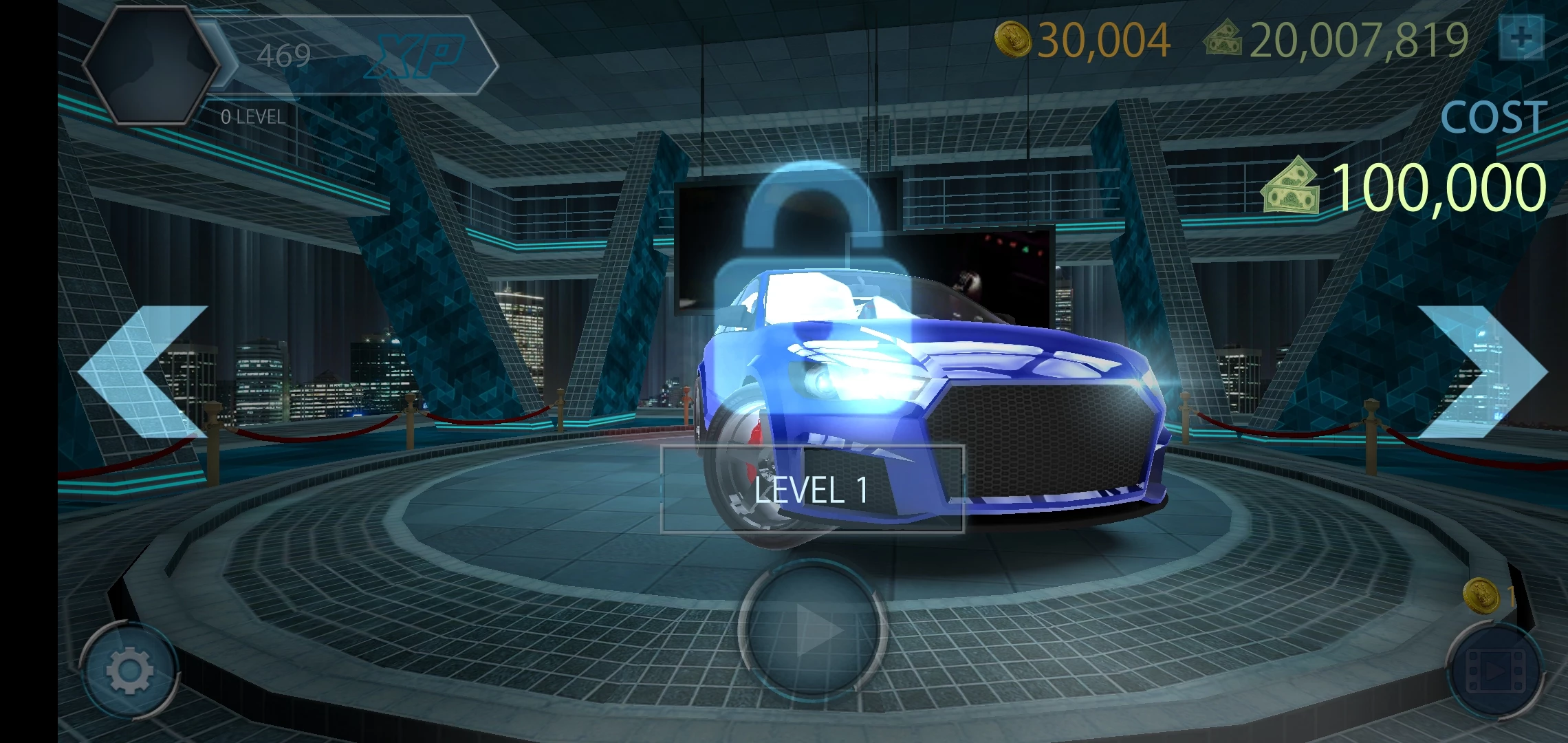Select the LEVEL 1 label box
This screenshot has width=1568, height=743.
point(812,489)
